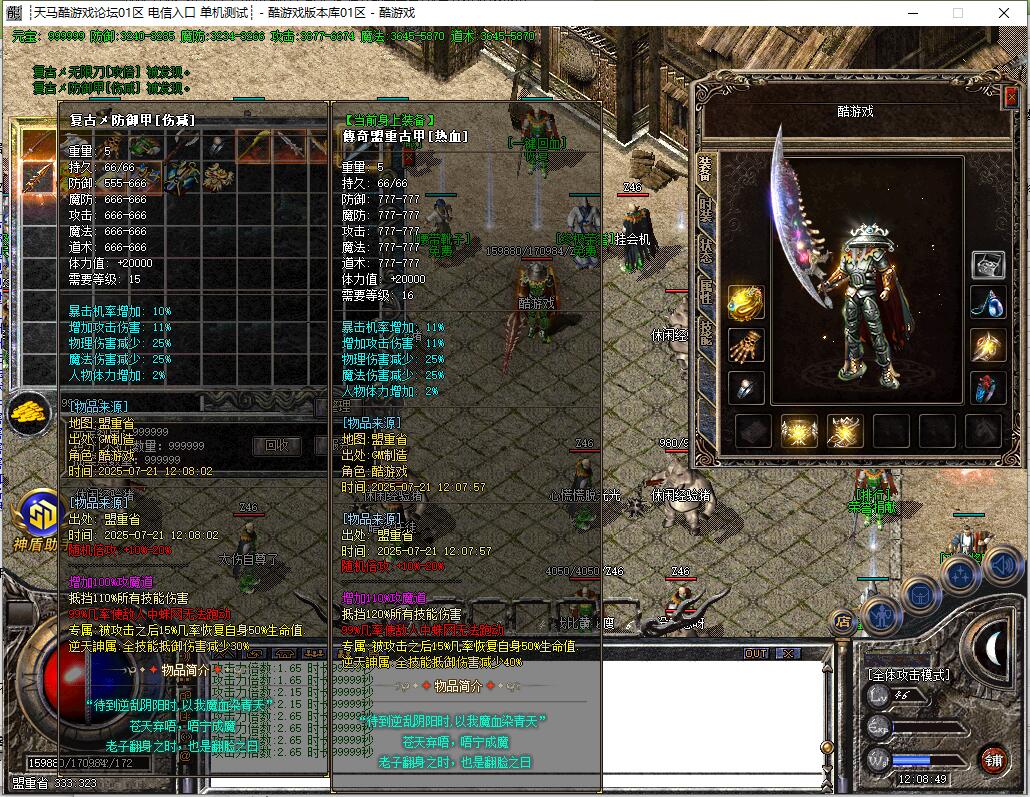Open the 店 shop round button
Screen dimensions: 1030x797
842,622
